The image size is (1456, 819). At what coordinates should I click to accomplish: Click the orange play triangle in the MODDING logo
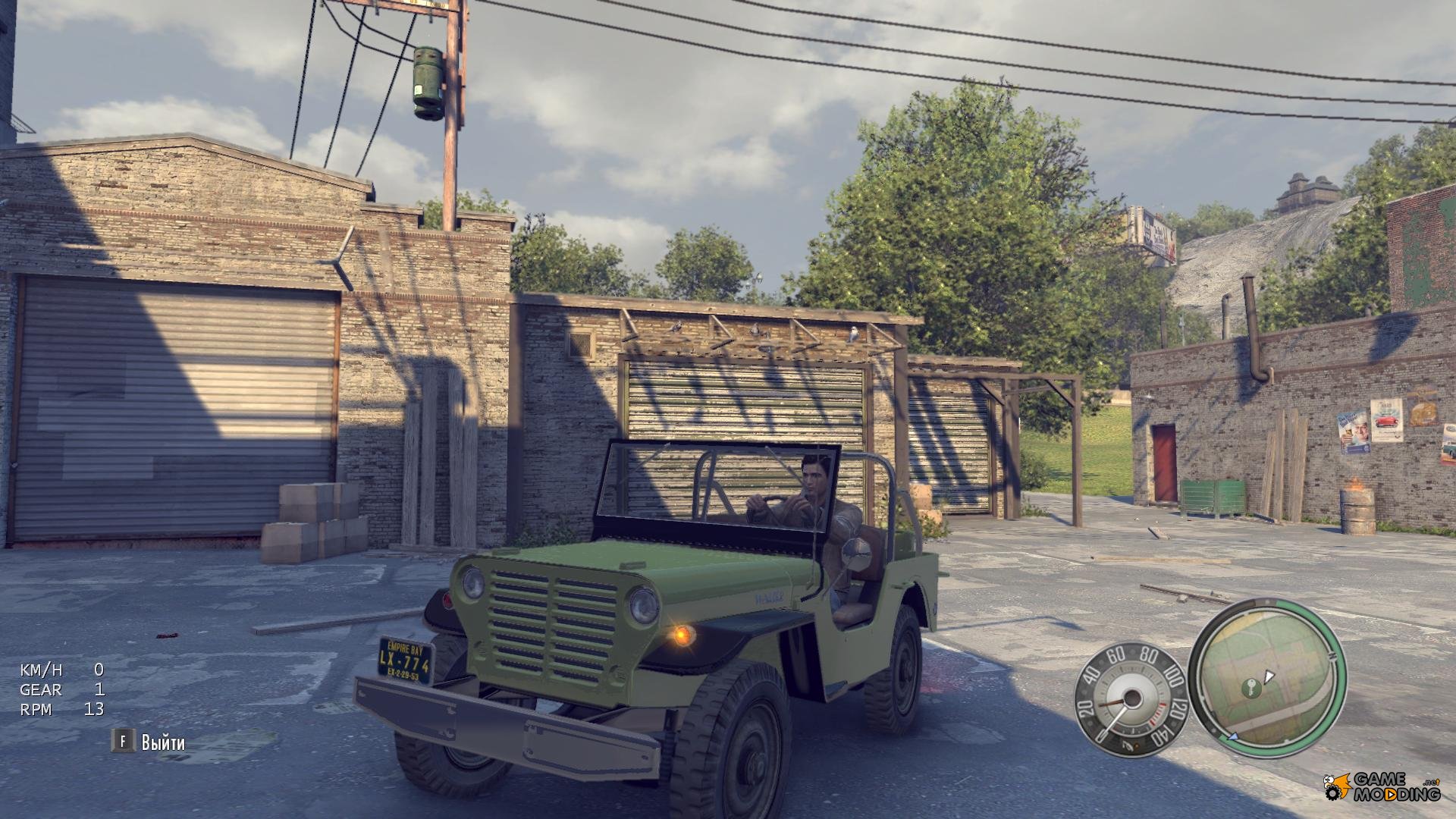[1390, 794]
